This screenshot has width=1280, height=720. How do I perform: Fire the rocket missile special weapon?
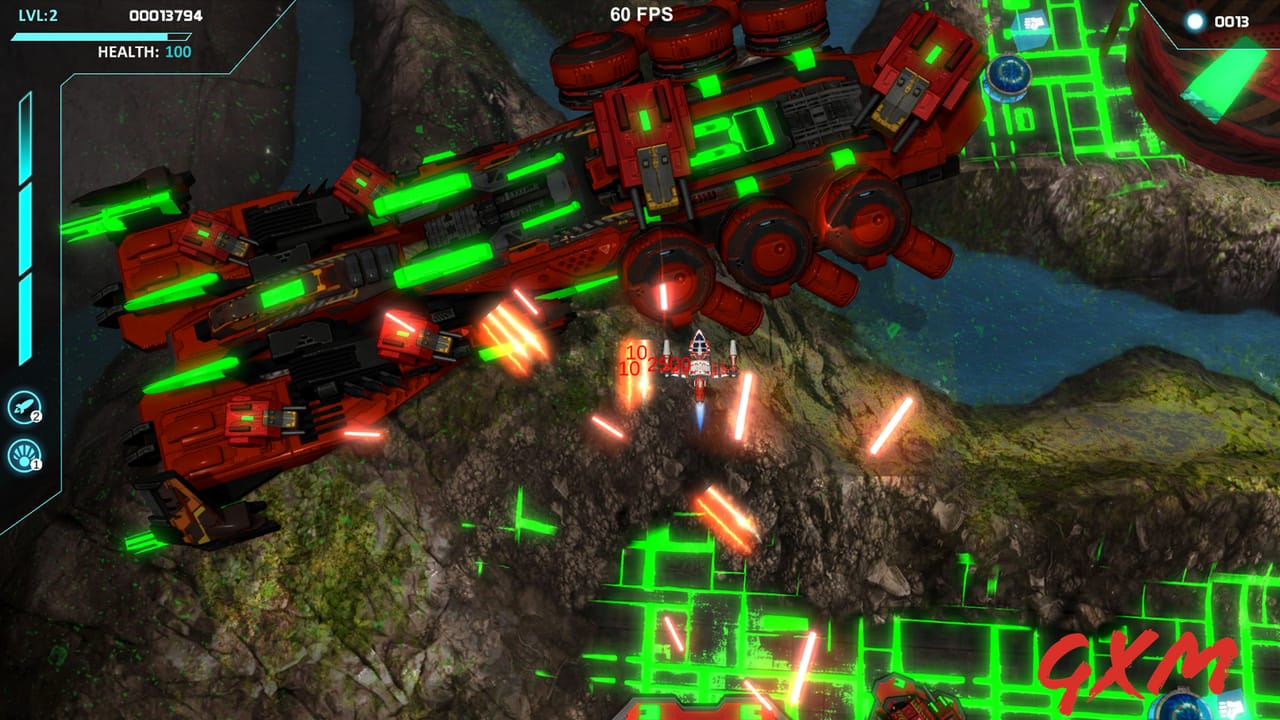tap(23, 407)
